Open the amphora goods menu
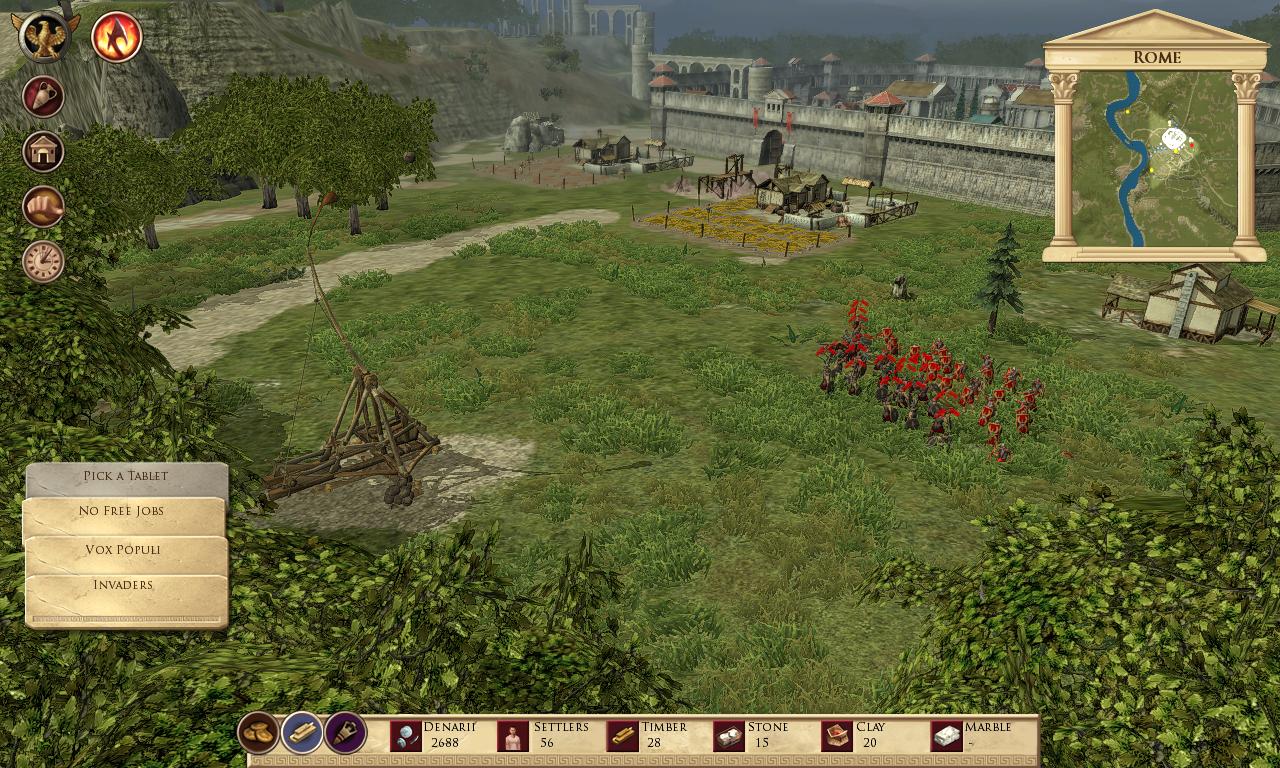The image size is (1280, 768). coord(44,97)
